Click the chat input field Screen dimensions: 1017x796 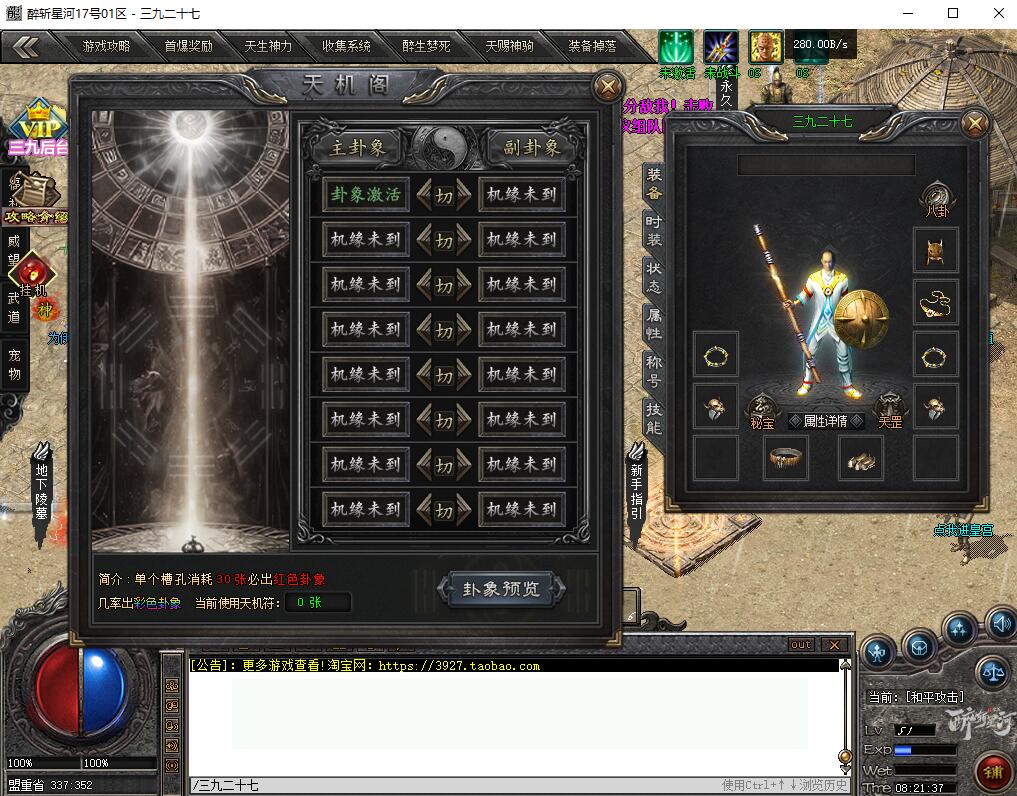pos(450,786)
